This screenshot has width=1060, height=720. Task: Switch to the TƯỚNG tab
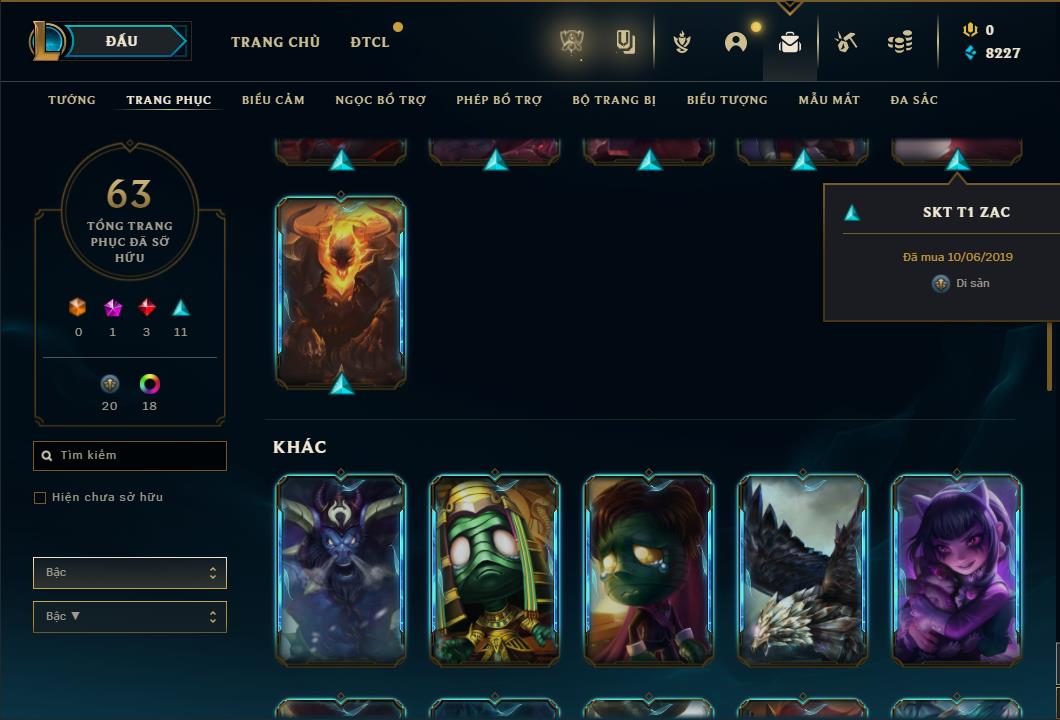click(72, 100)
